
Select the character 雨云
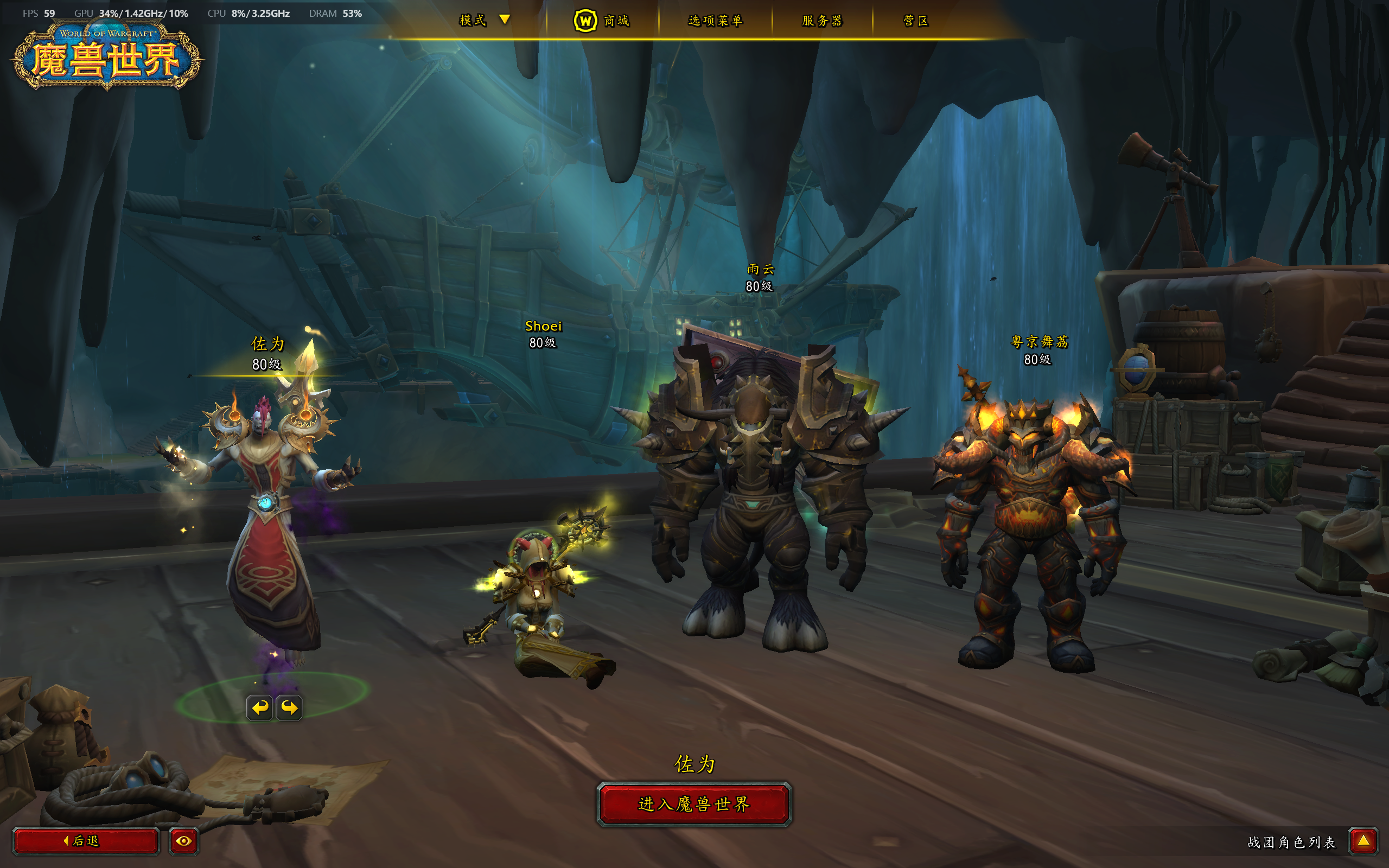pos(760,277)
